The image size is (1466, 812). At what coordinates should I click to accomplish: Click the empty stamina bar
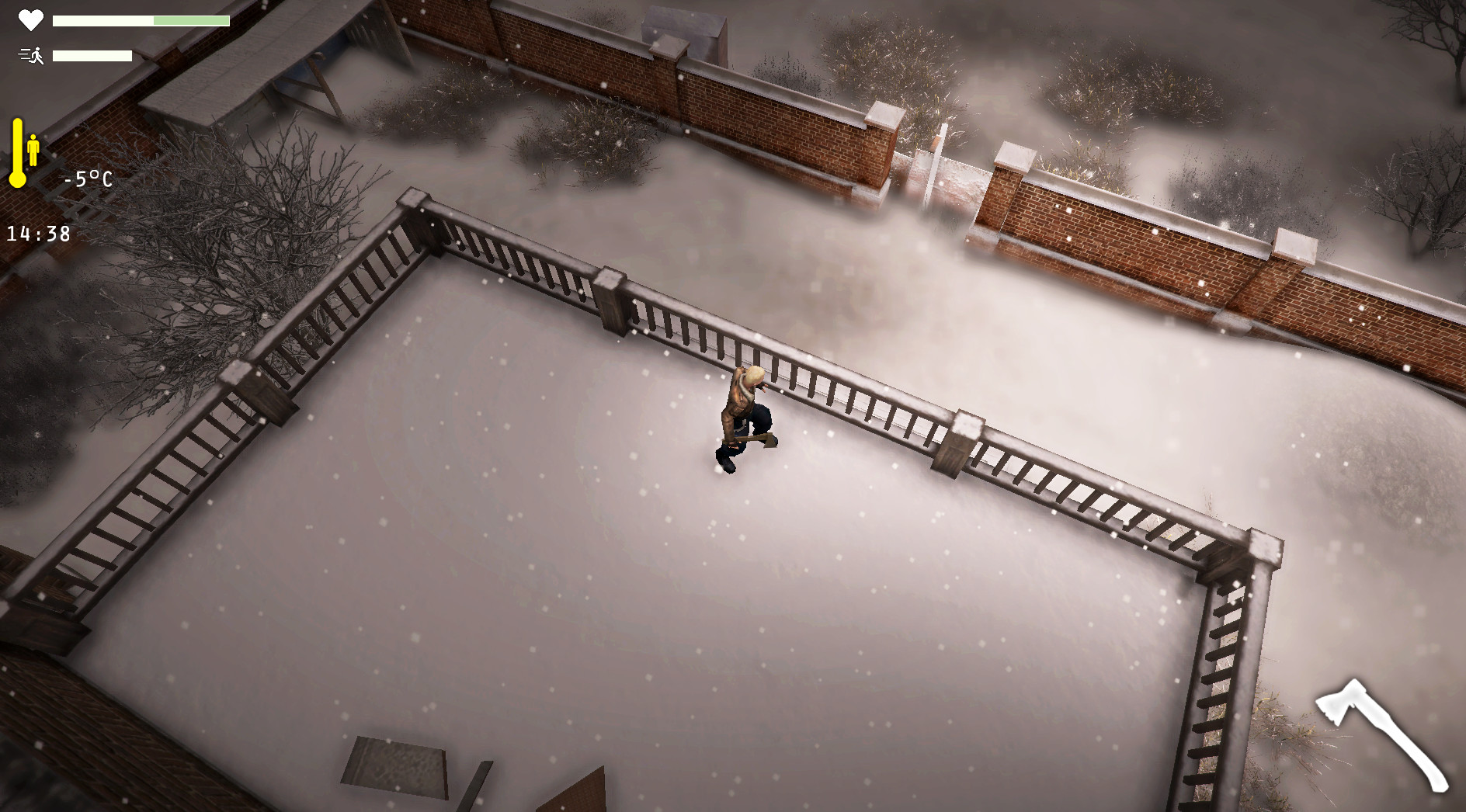(92, 55)
